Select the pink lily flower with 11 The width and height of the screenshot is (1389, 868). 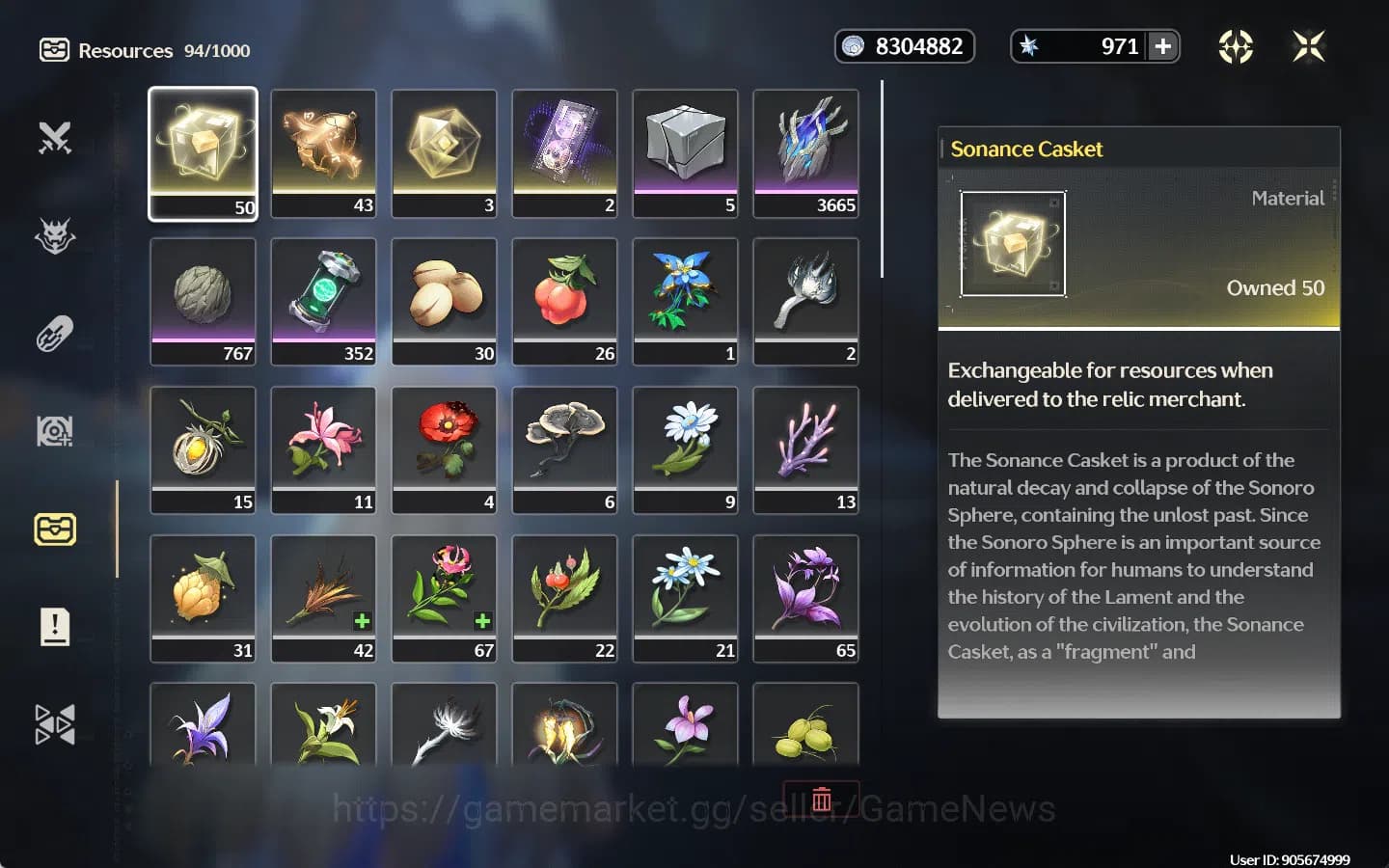pyautogui.click(x=323, y=449)
